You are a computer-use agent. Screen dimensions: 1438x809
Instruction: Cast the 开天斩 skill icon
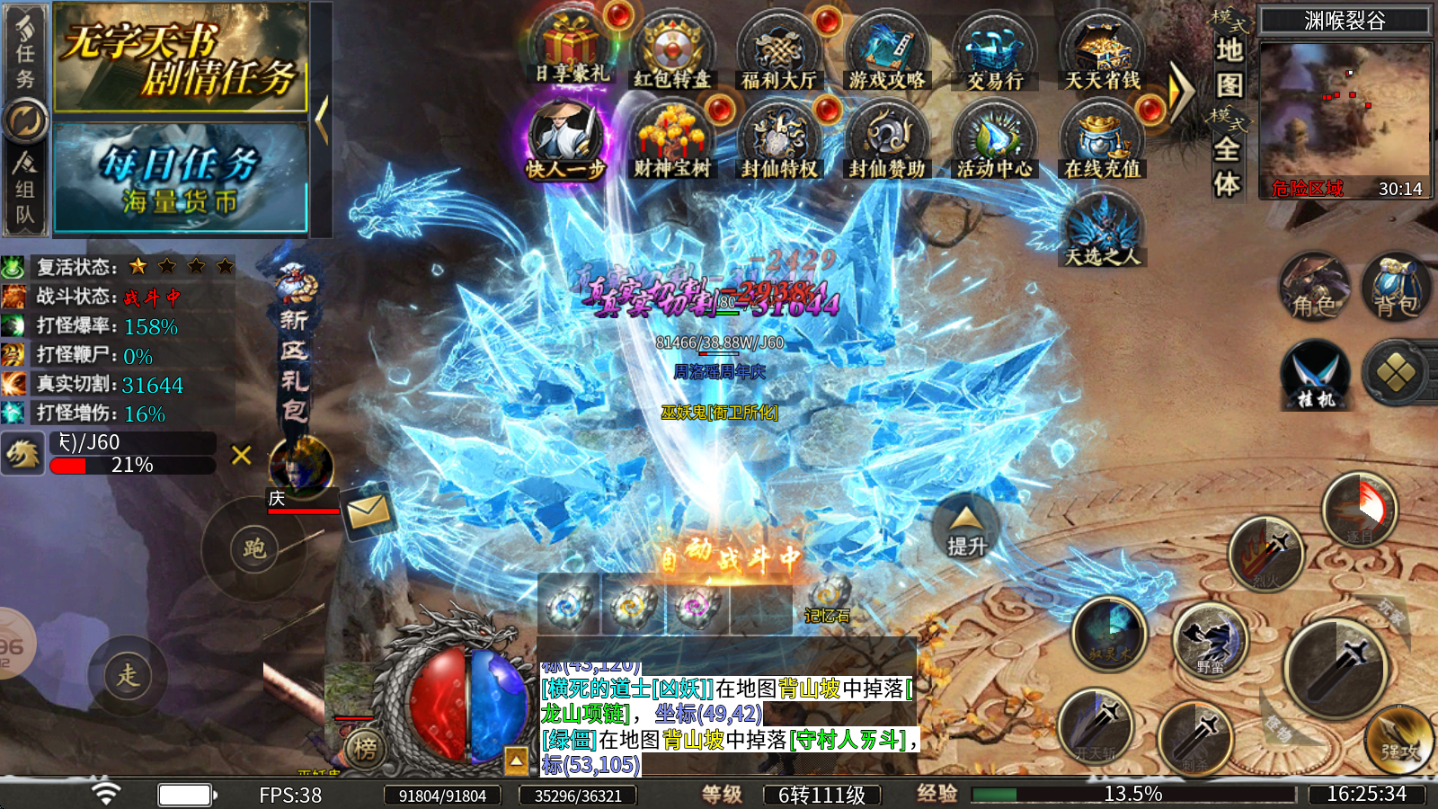(1095, 726)
